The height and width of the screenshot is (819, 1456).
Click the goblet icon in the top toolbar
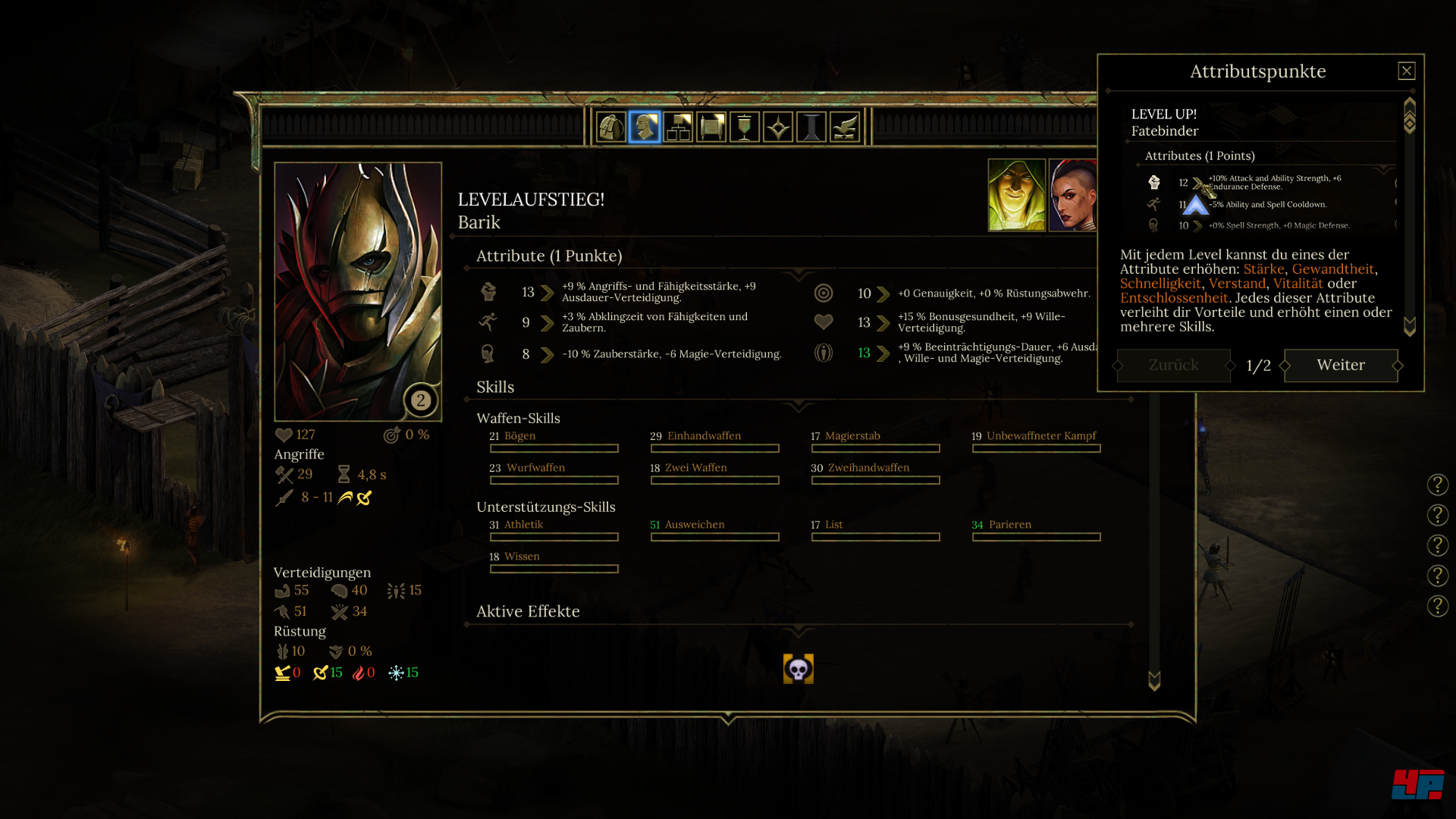746,127
